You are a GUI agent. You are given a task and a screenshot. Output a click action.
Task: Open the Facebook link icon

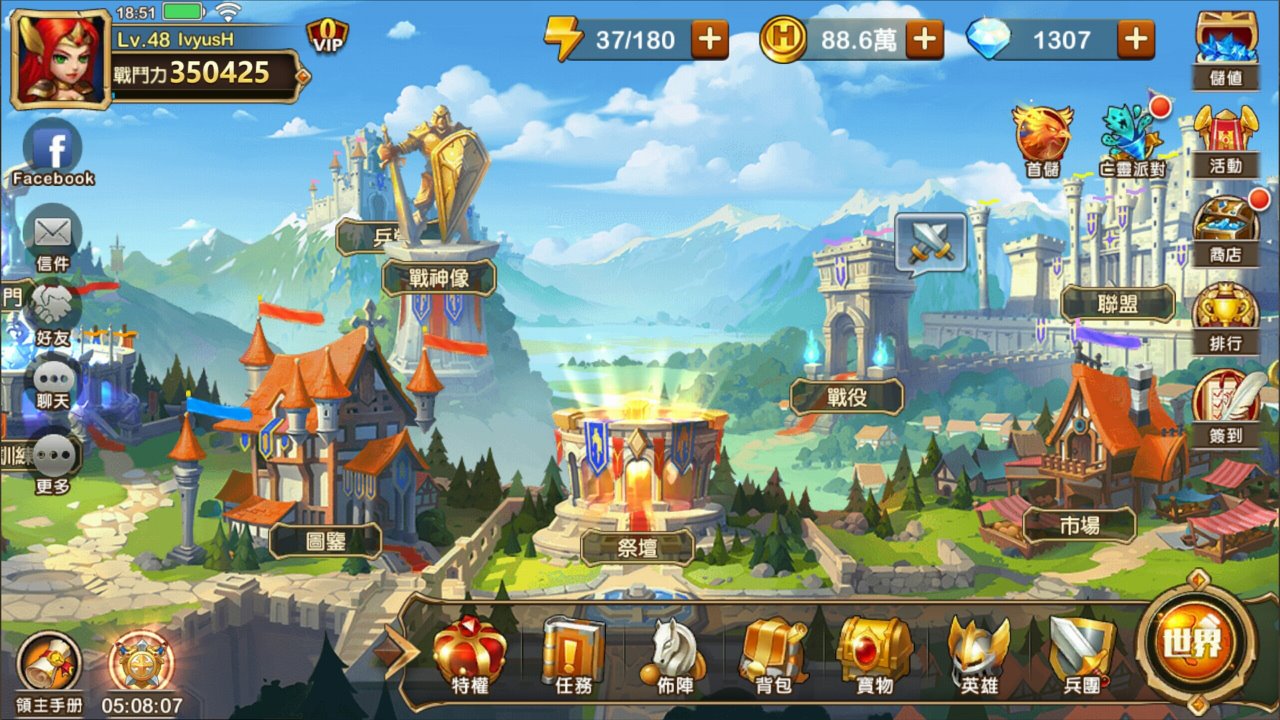[x=53, y=152]
